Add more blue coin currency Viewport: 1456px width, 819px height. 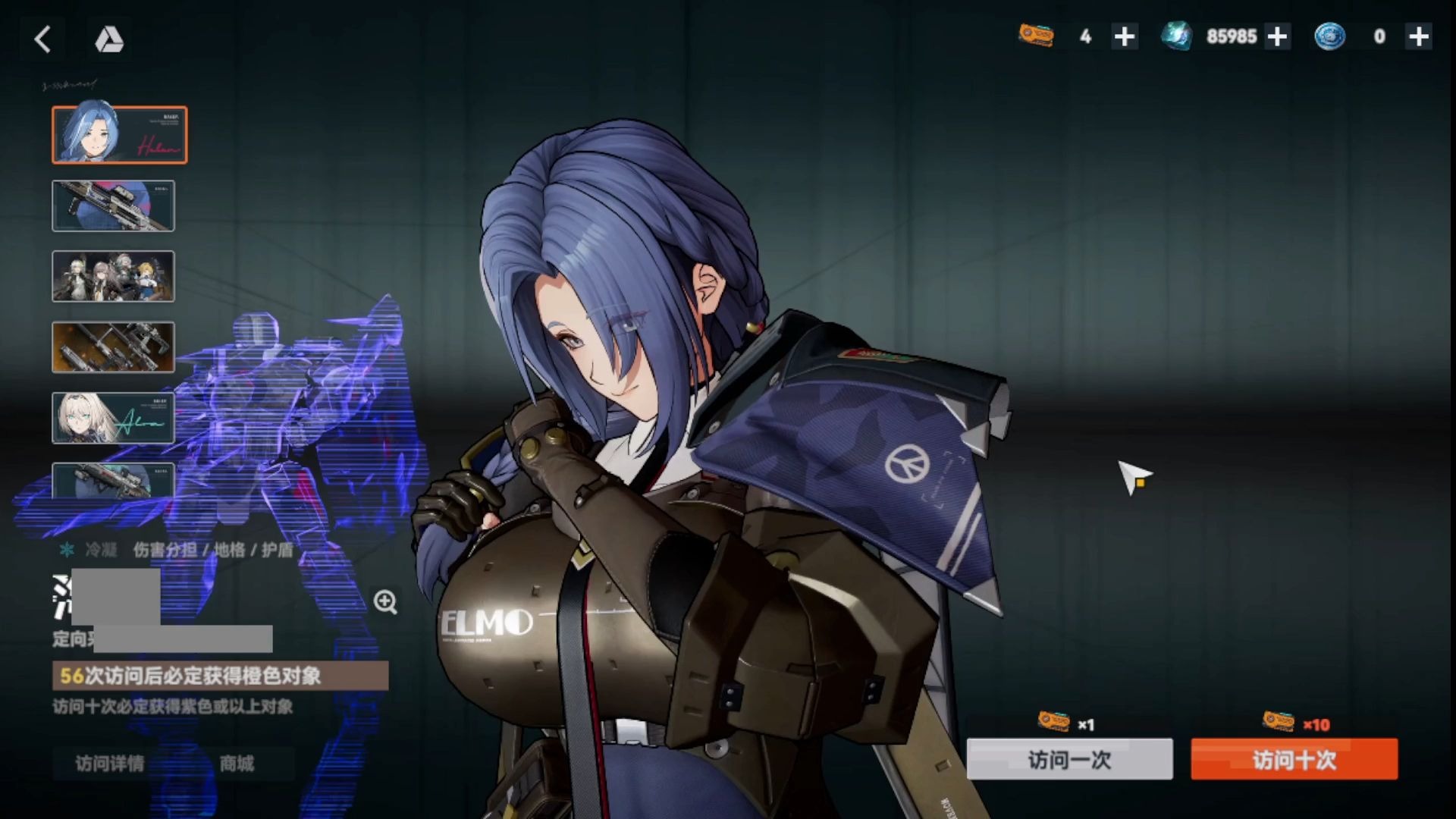click(1418, 36)
